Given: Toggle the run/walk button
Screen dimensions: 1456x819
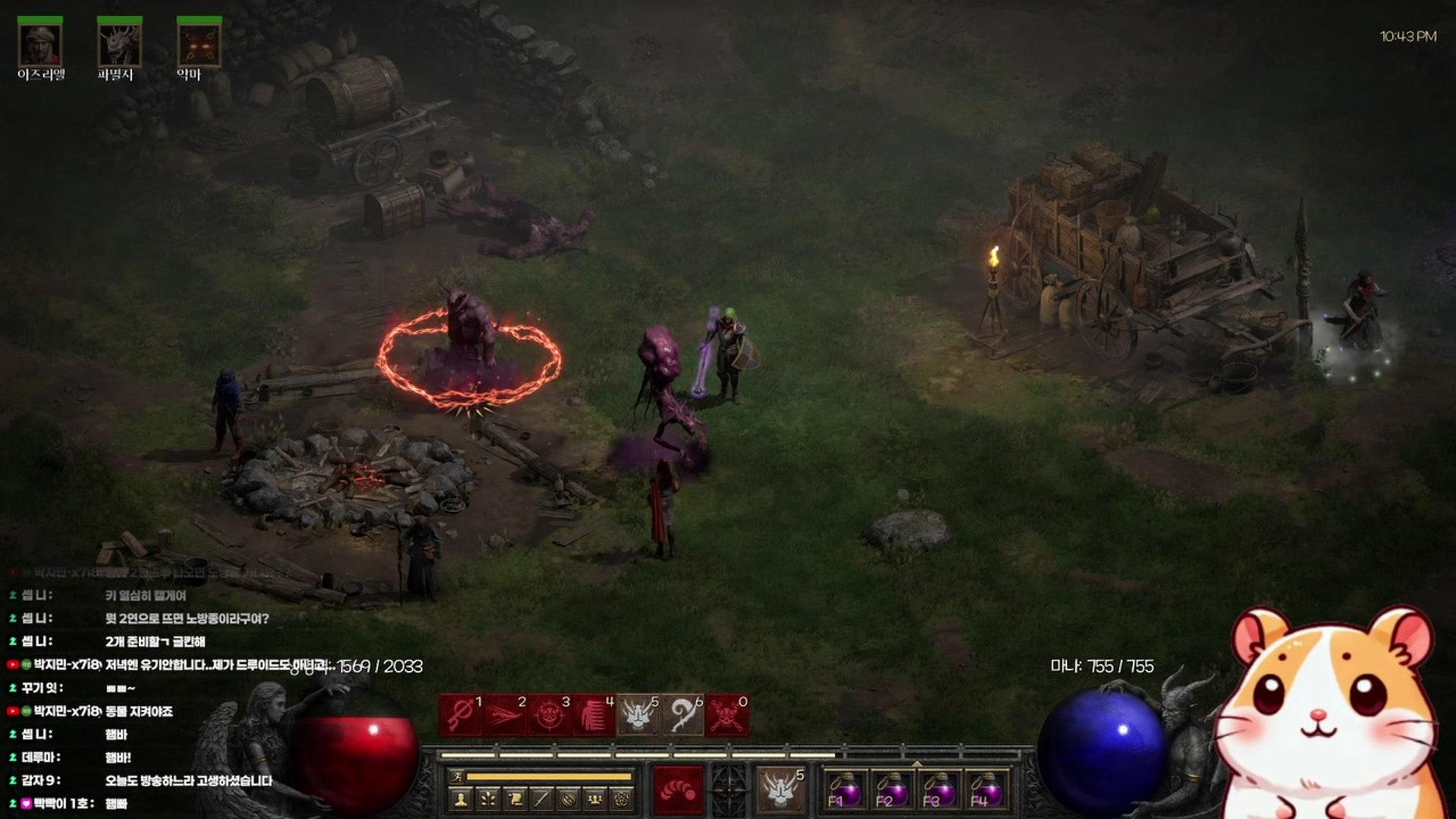Looking at the screenshot, I should pos(457,777).
